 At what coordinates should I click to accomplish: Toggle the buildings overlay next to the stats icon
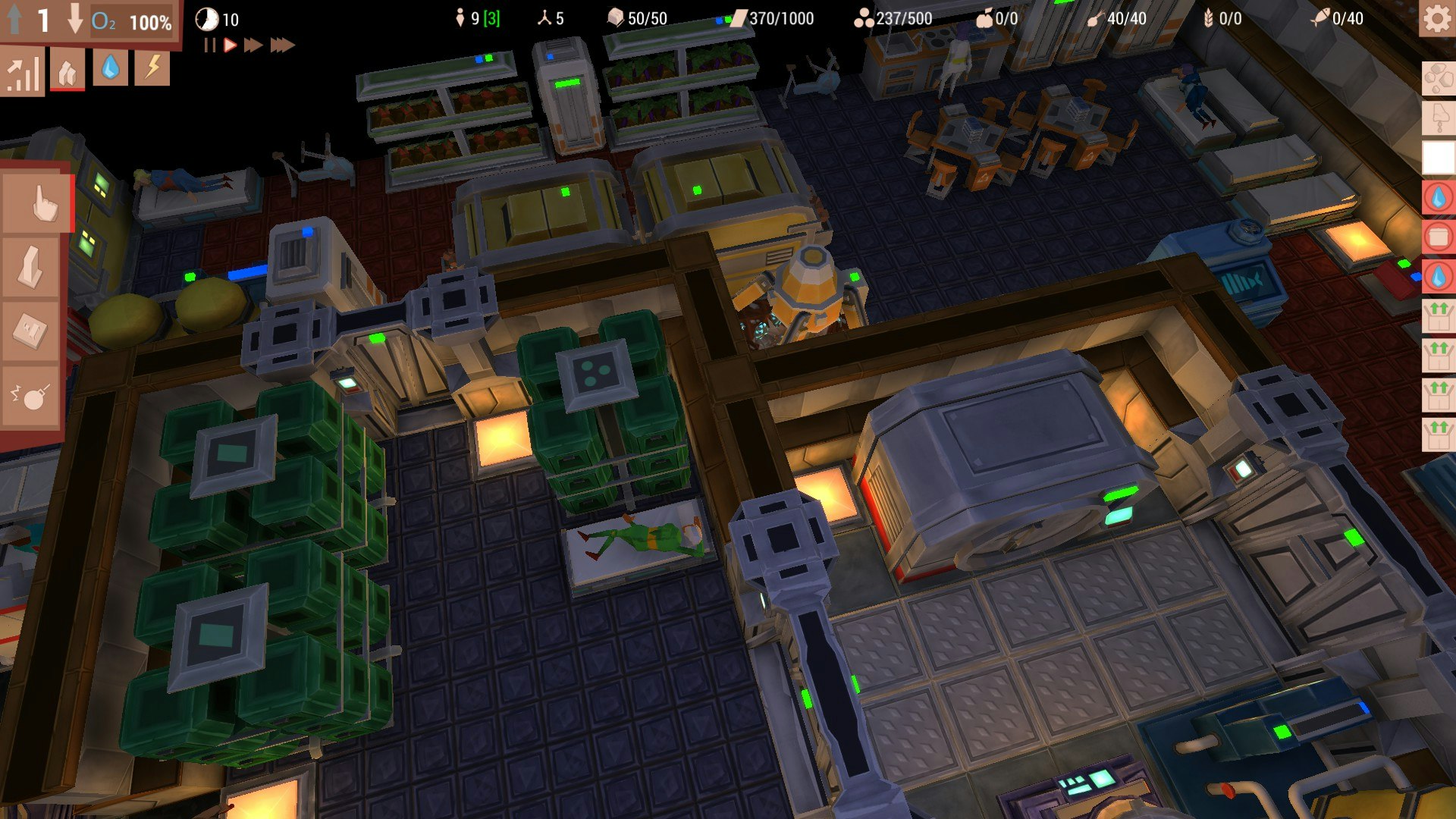pos(67,70)
